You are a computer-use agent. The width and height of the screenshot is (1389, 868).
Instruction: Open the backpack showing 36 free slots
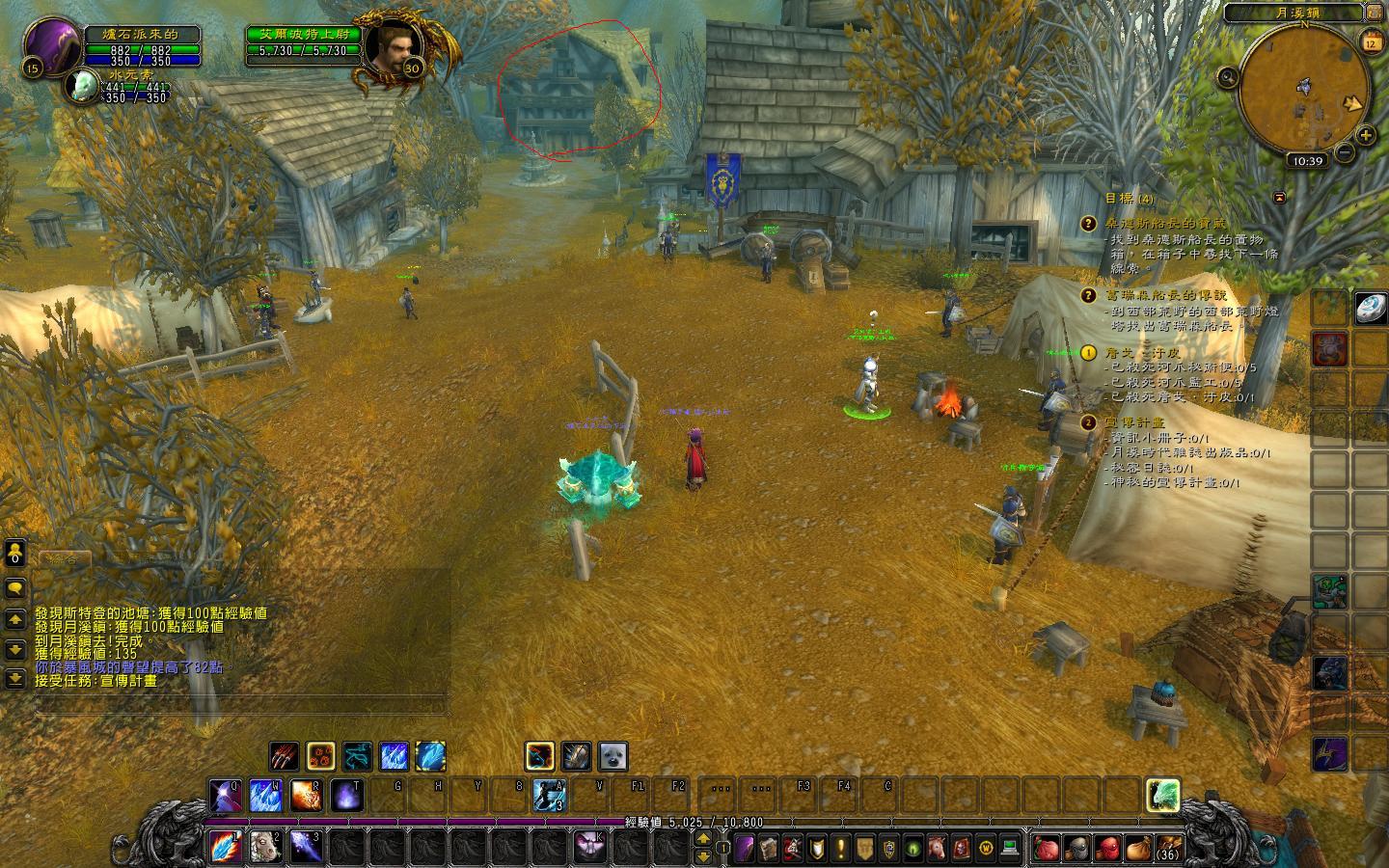[1167, 848]
